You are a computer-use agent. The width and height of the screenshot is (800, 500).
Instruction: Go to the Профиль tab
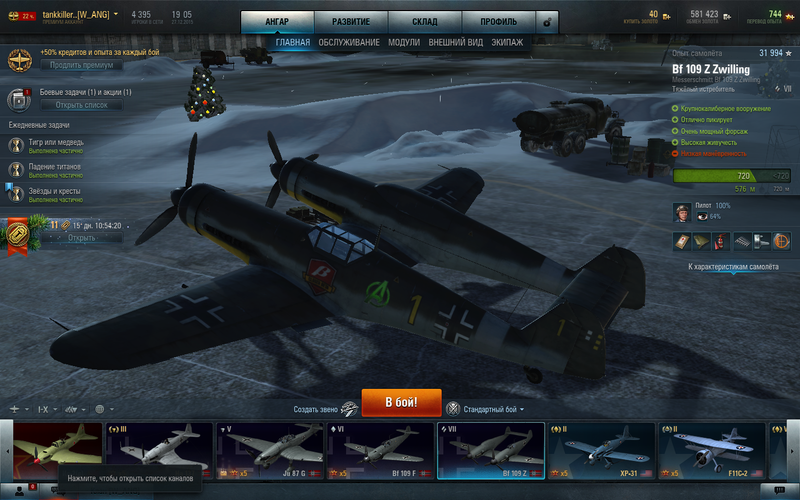497,21
